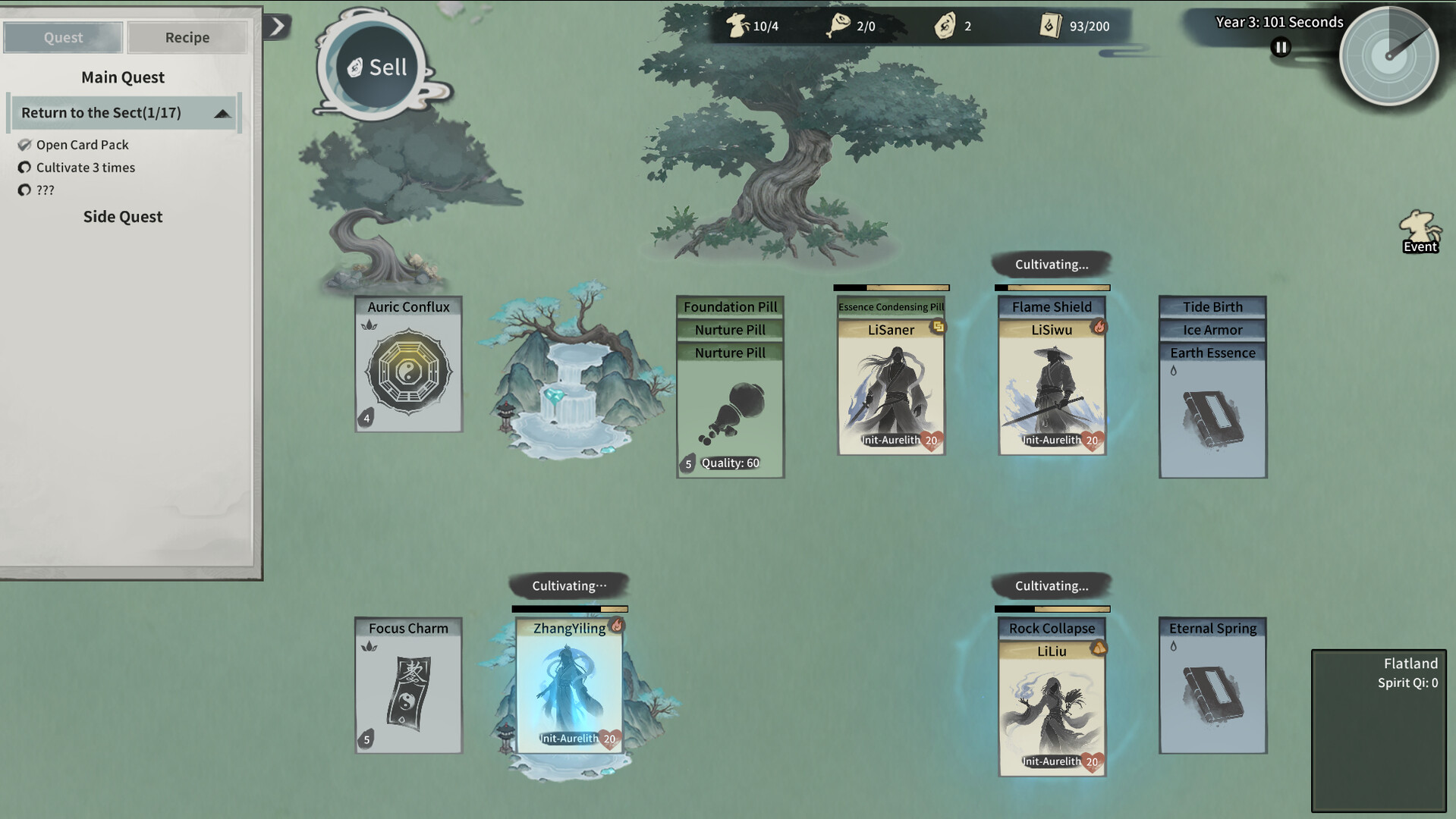The width and height of the screenshot is (1456, 819).
Task: Click LiSiwu's cultivation progress bar
Action: (1052, 287)
